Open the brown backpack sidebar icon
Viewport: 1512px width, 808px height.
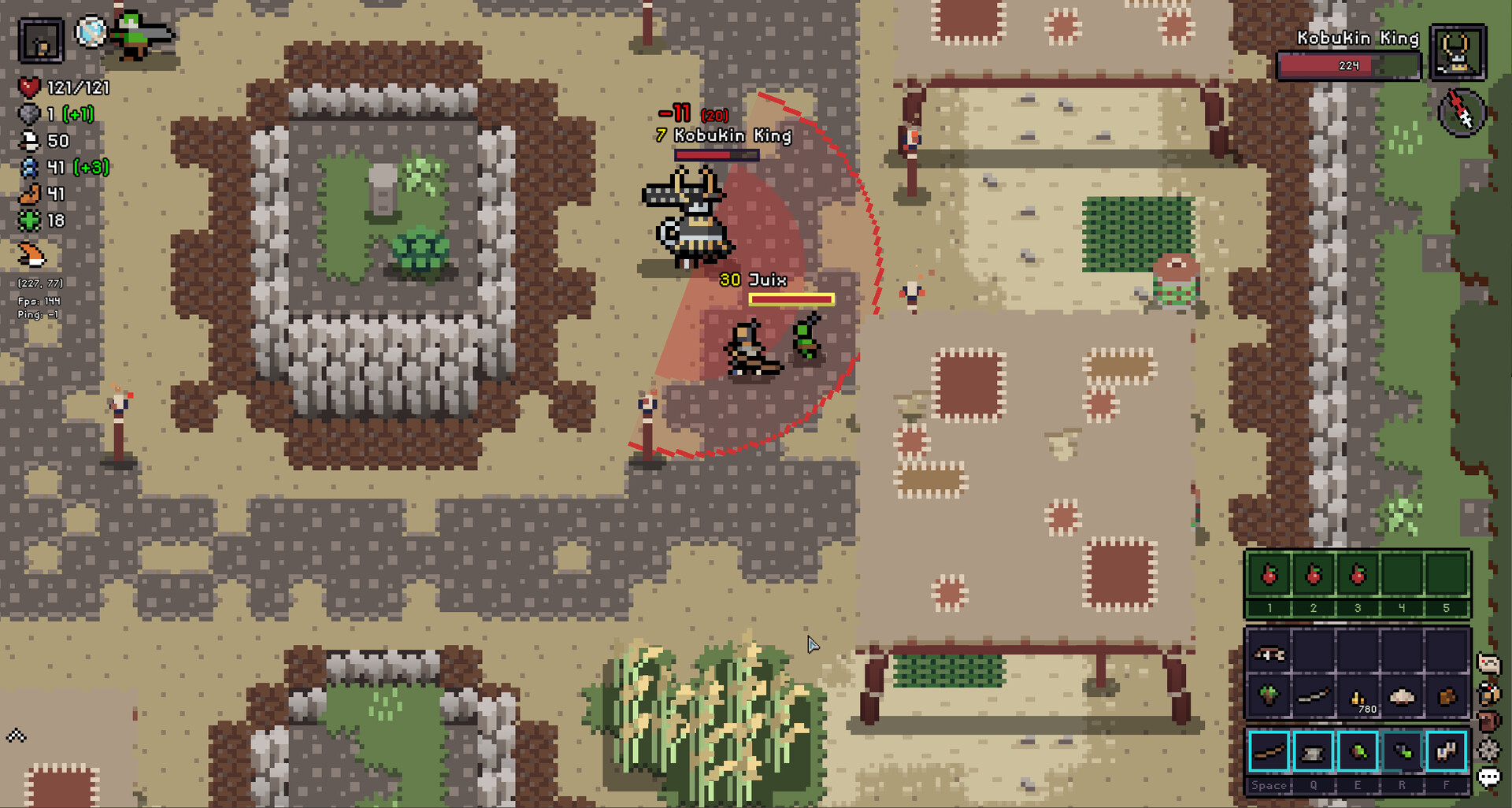[x=1488, y=721]
